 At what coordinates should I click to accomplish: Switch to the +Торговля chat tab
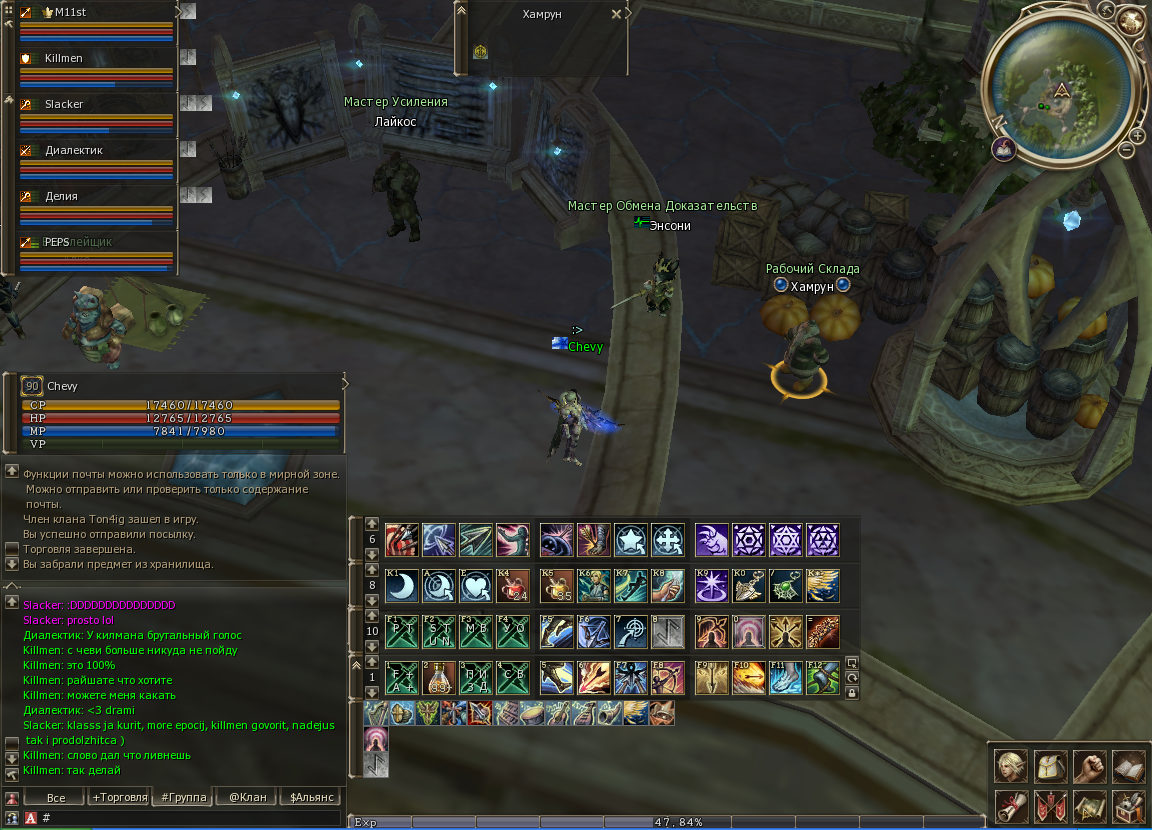[x=119, y=797]
